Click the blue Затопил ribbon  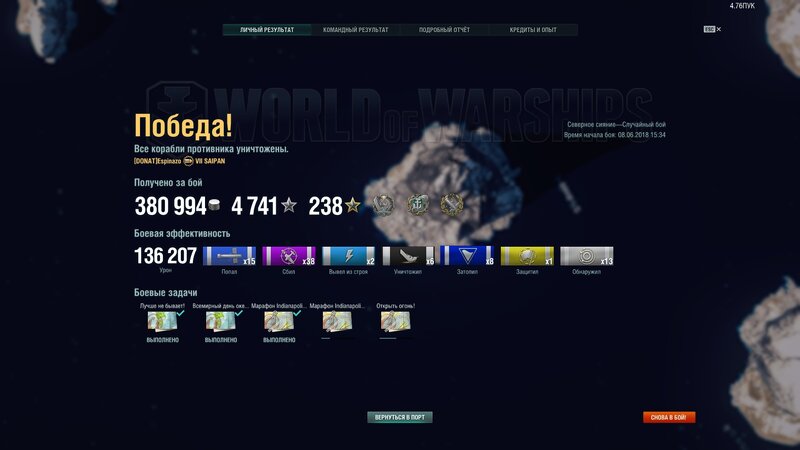[x=467, y=256]
